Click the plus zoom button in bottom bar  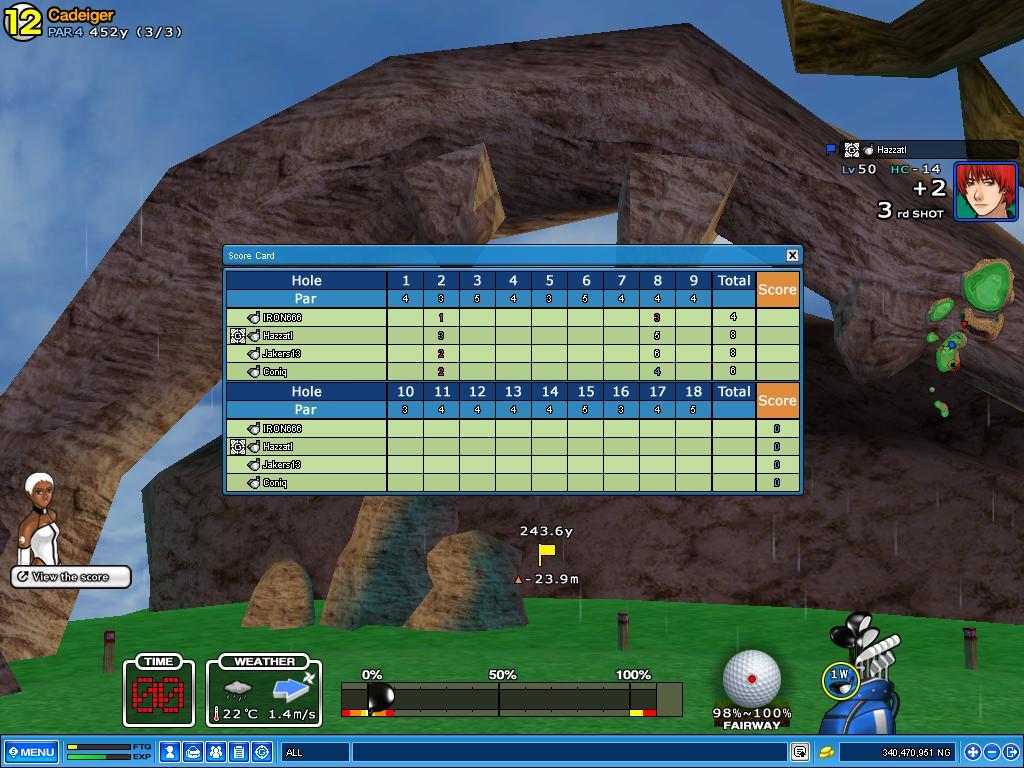[972, 752]
